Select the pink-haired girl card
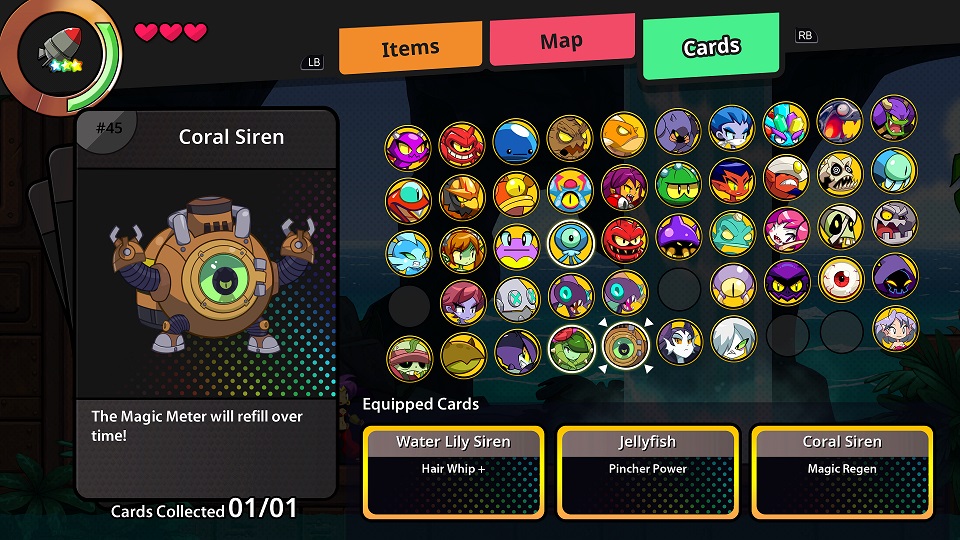 786,230
